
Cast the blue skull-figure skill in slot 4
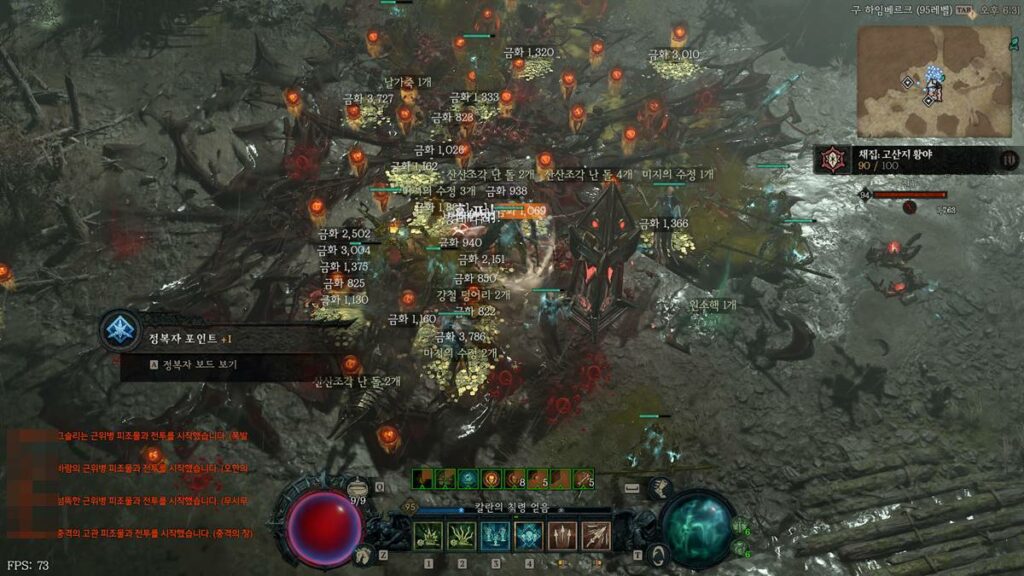(x=529, y=536)
